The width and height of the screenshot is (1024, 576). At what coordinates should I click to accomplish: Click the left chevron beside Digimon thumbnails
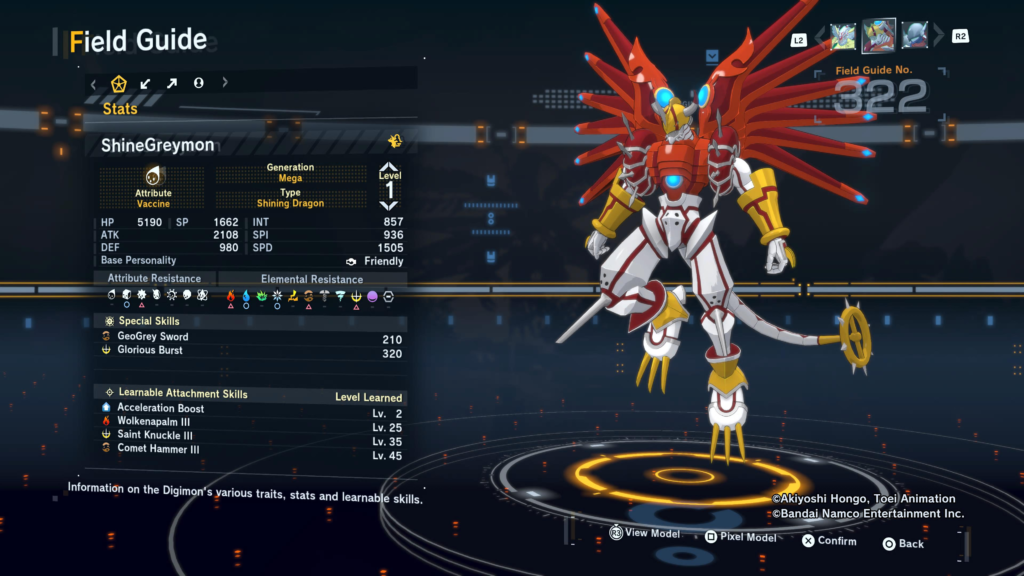pyautogui.click(x=821, y=37)
